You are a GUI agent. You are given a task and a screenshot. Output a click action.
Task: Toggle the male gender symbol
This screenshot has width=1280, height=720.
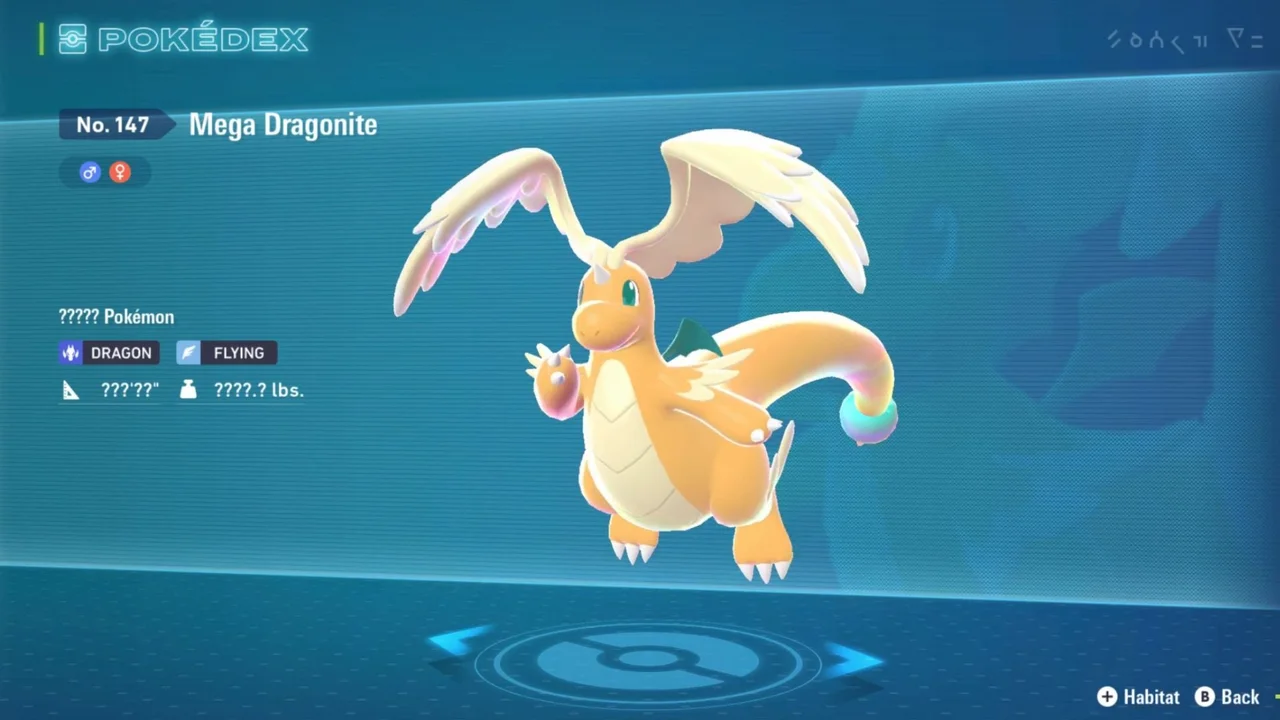click(89, 172)
